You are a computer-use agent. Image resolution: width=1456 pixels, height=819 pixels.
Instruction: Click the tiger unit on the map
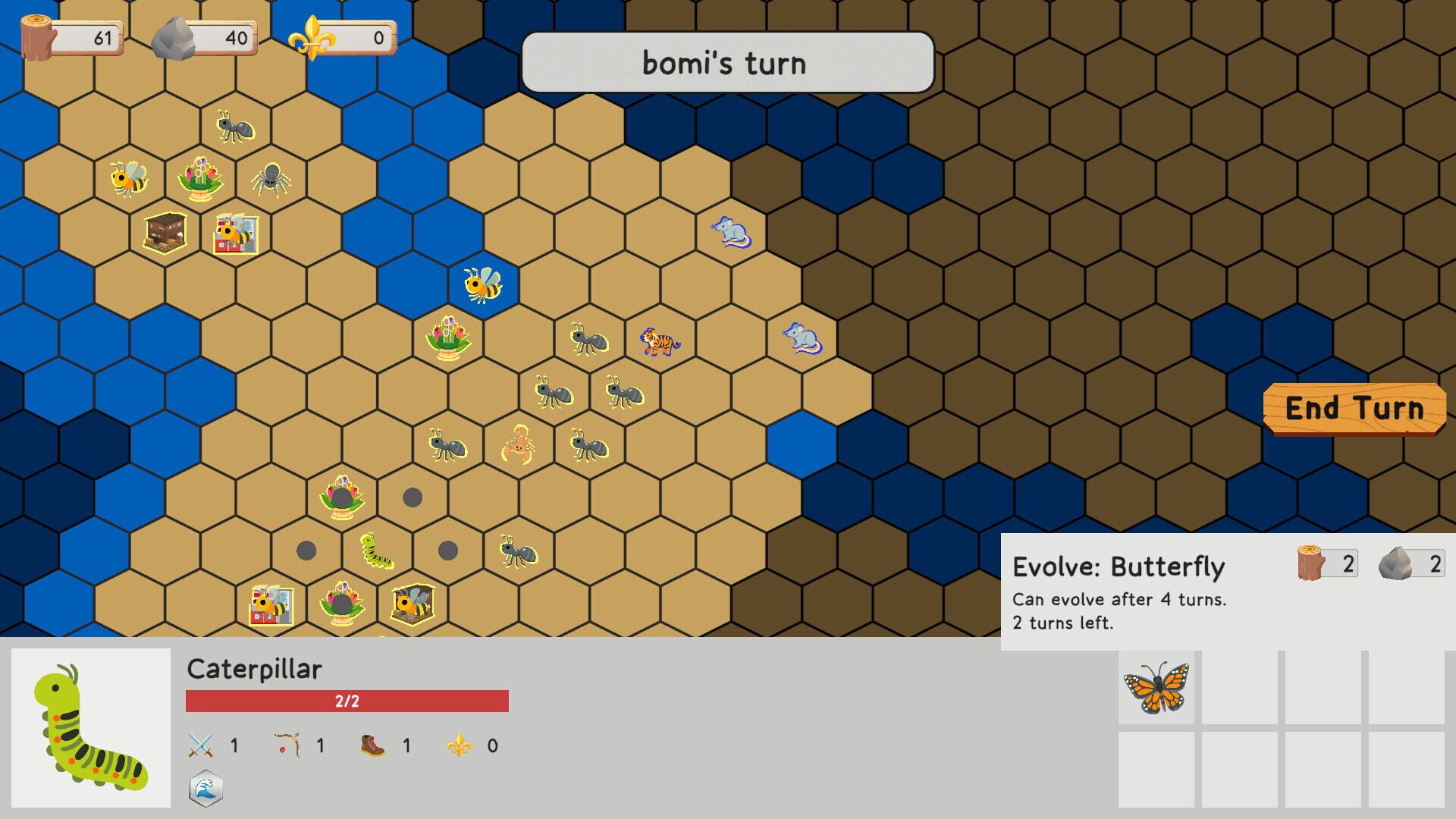659,343
